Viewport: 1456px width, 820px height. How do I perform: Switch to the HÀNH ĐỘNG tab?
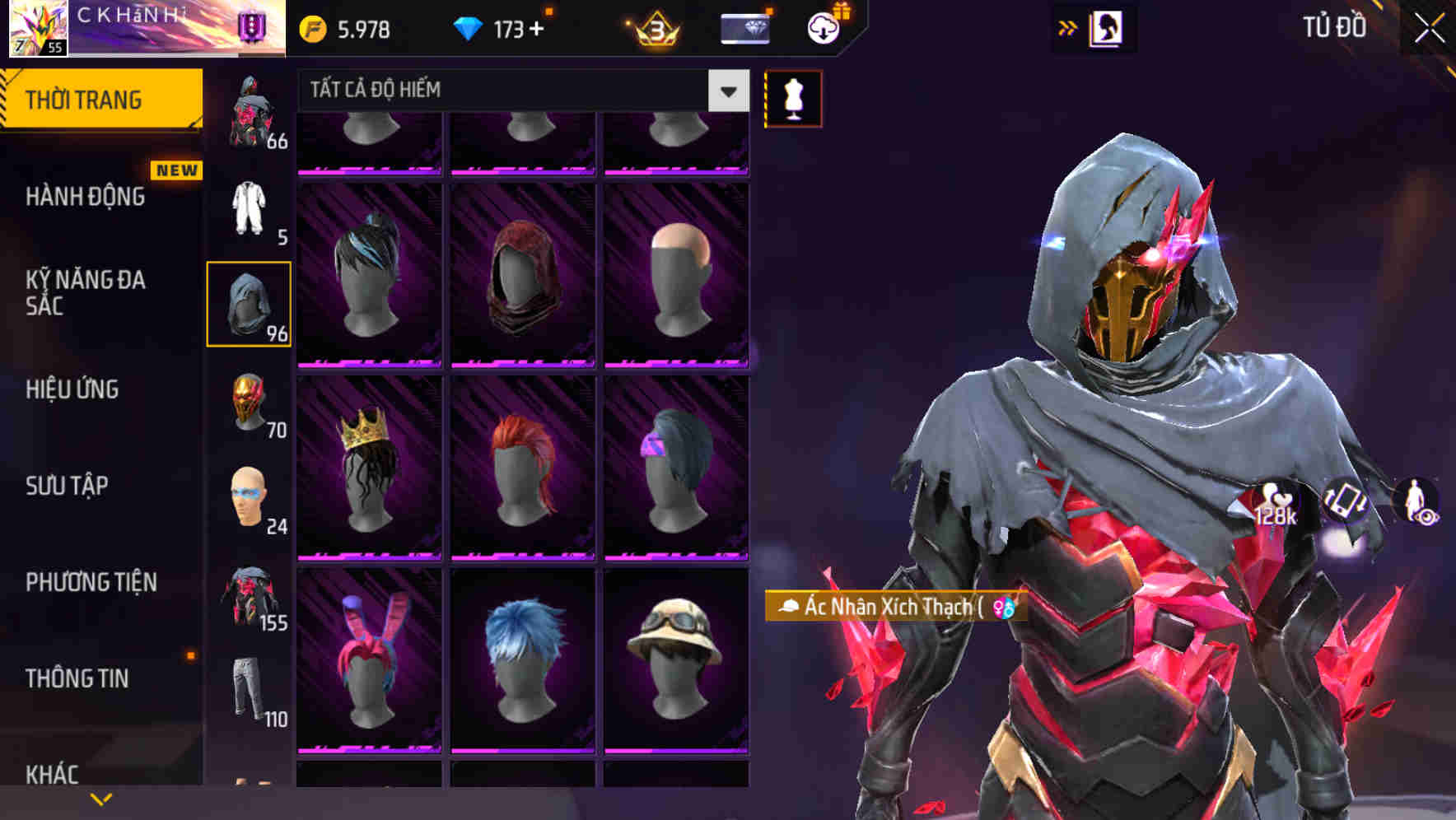pyautogui.click(x=85, y=198)
